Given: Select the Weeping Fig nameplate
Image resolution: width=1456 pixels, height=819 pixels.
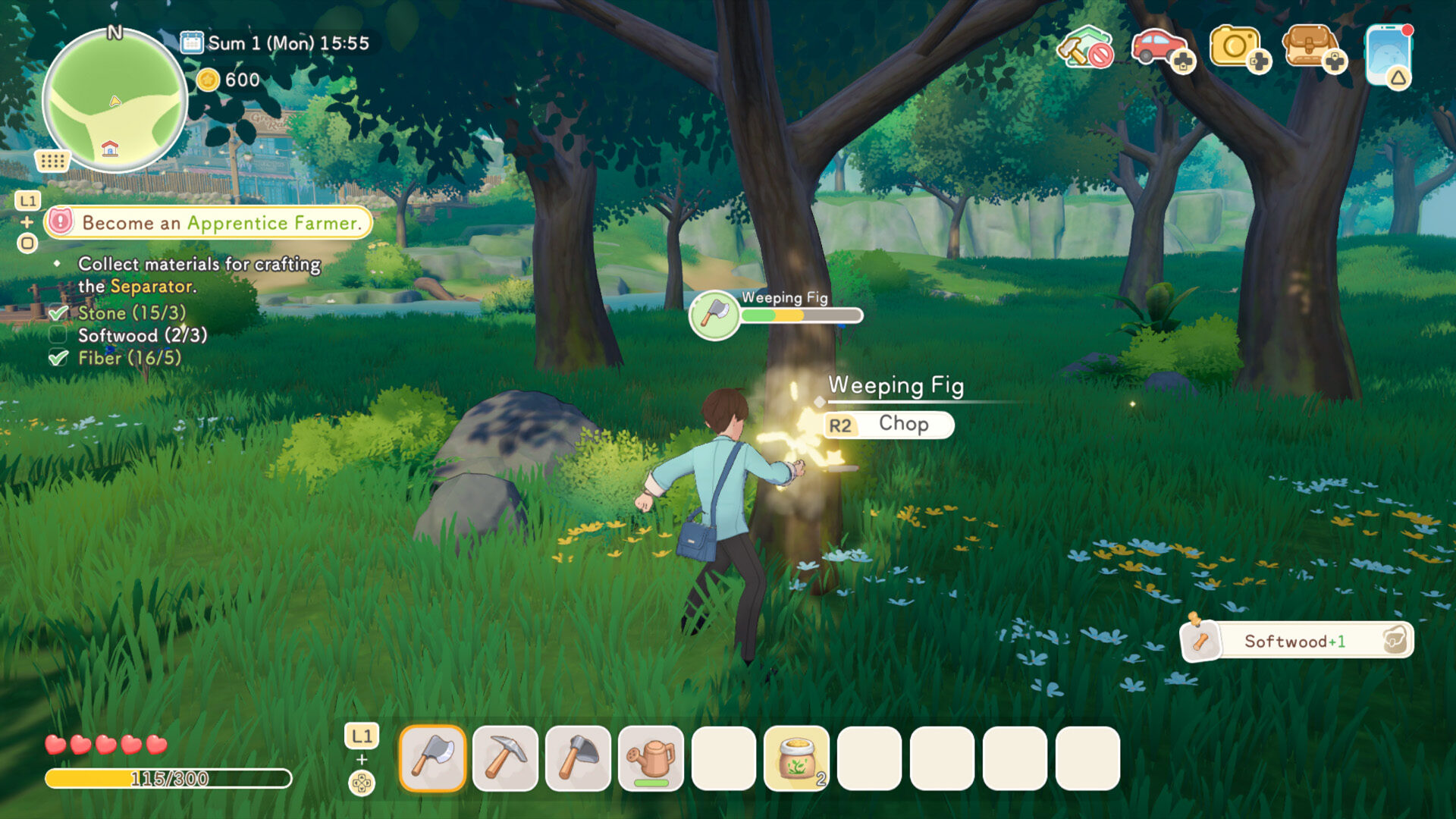Looking at the screenshot, I should pyautogui.click(x=895, y=388).
